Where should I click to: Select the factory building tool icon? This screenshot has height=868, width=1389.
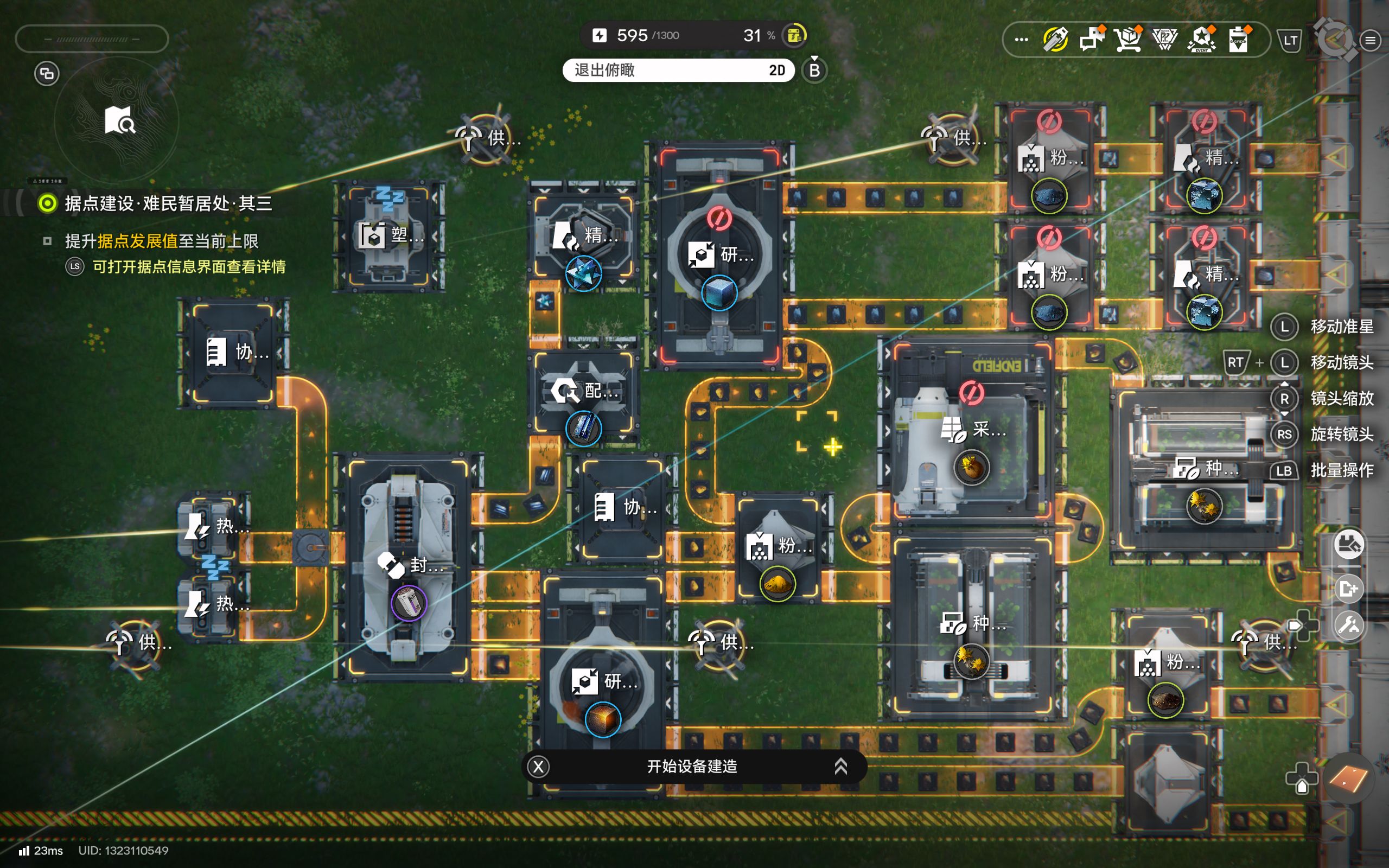1348,544
